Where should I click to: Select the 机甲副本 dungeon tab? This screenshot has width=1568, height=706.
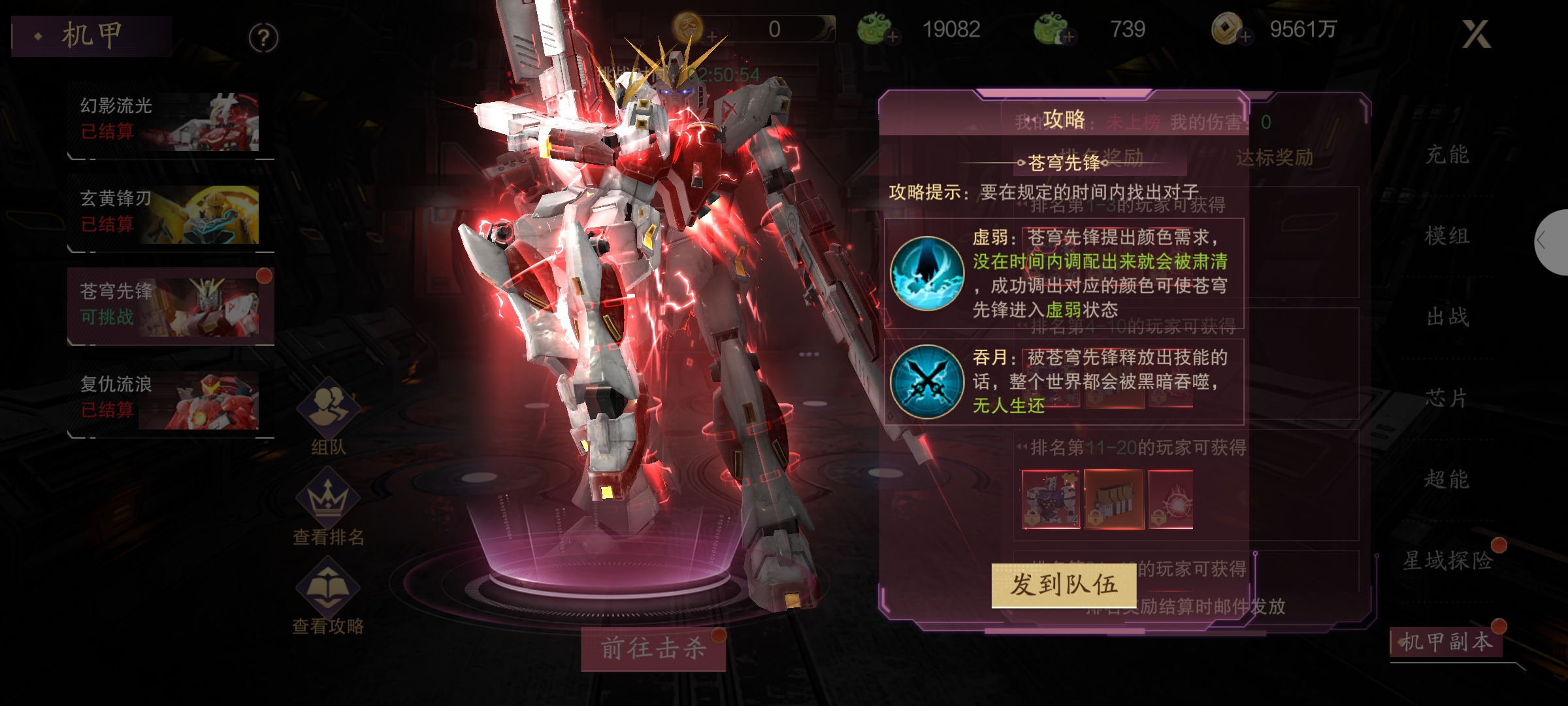tap(1446, 642)
